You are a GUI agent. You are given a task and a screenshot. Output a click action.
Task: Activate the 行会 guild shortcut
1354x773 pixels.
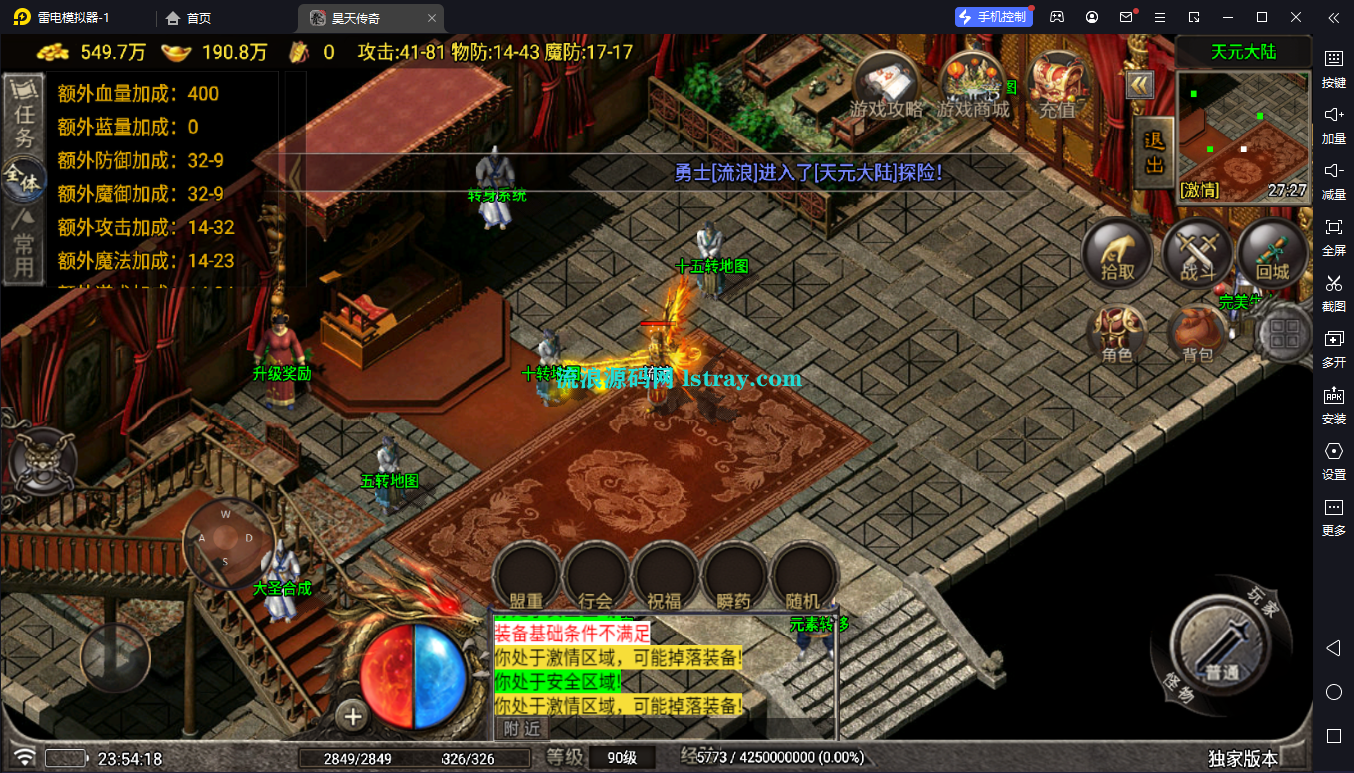pyautogui.click(x=596, y=577)
